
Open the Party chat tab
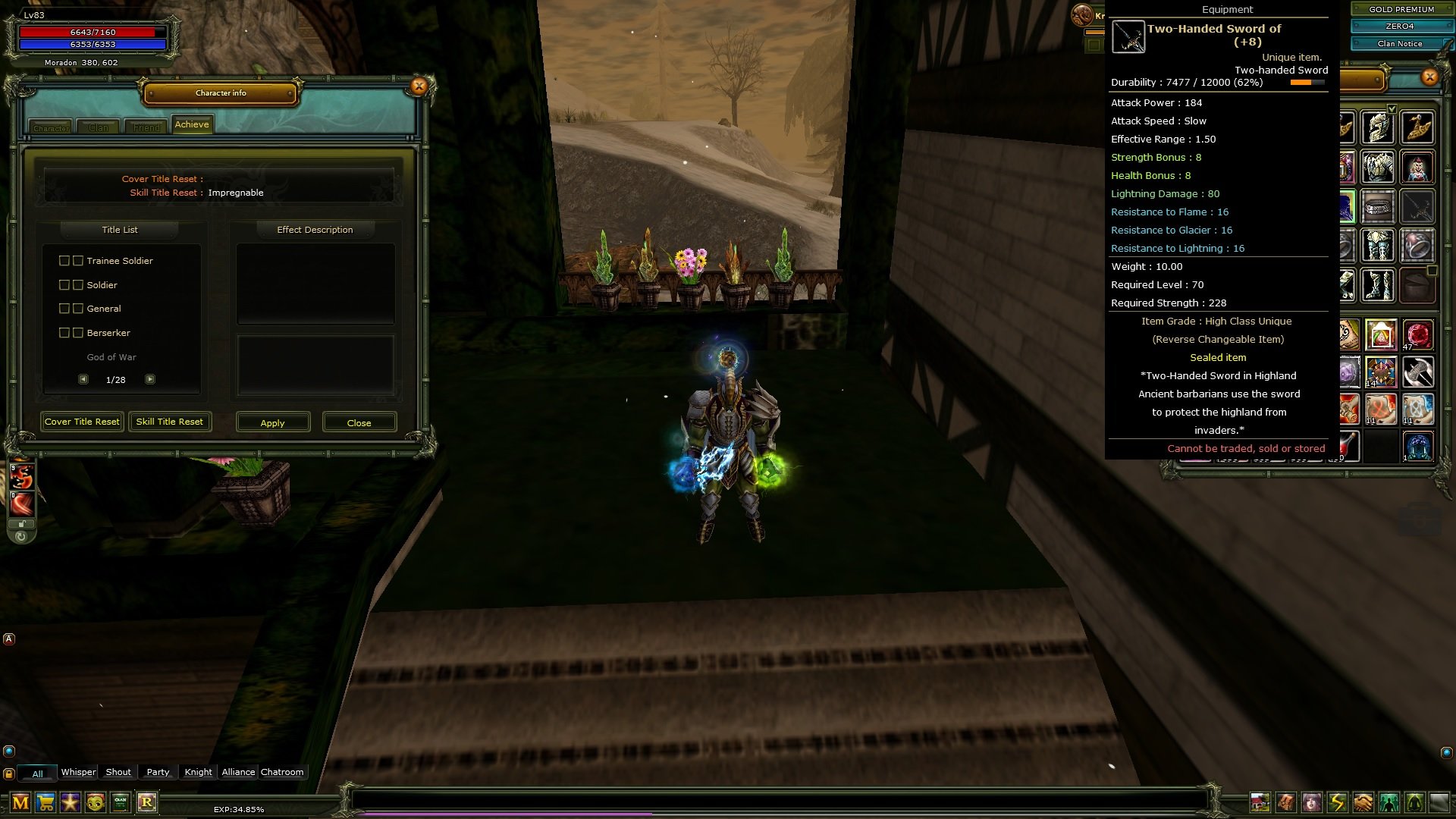(158, 772)
